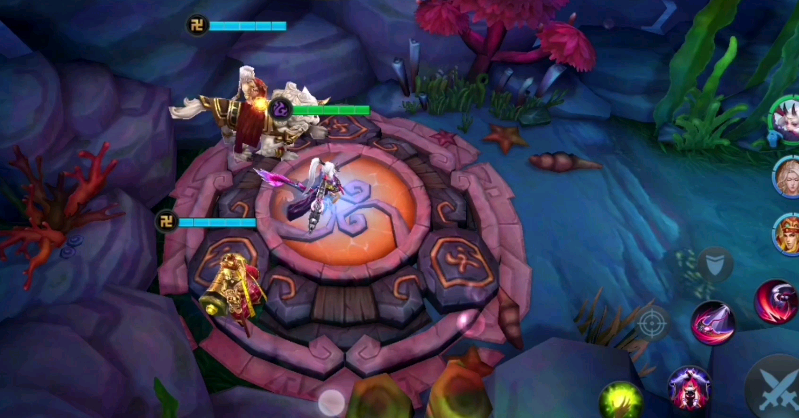Select the blonde-haired hero portrait
This screenshot has width=799, height=418.
coord(788,177)
